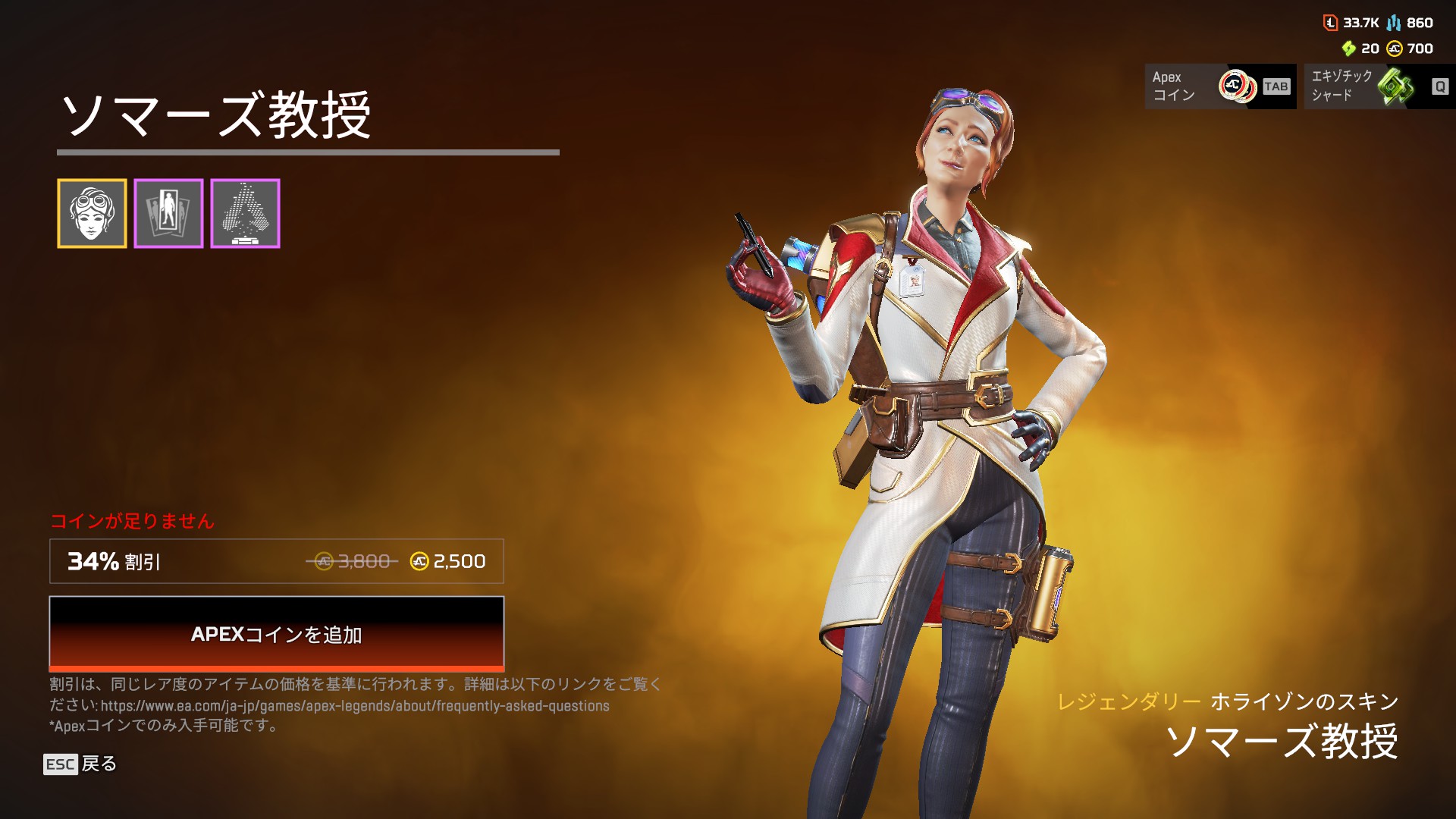
Task: Select the Horizon skin portrait thumbnail
Action: [92, 214]
